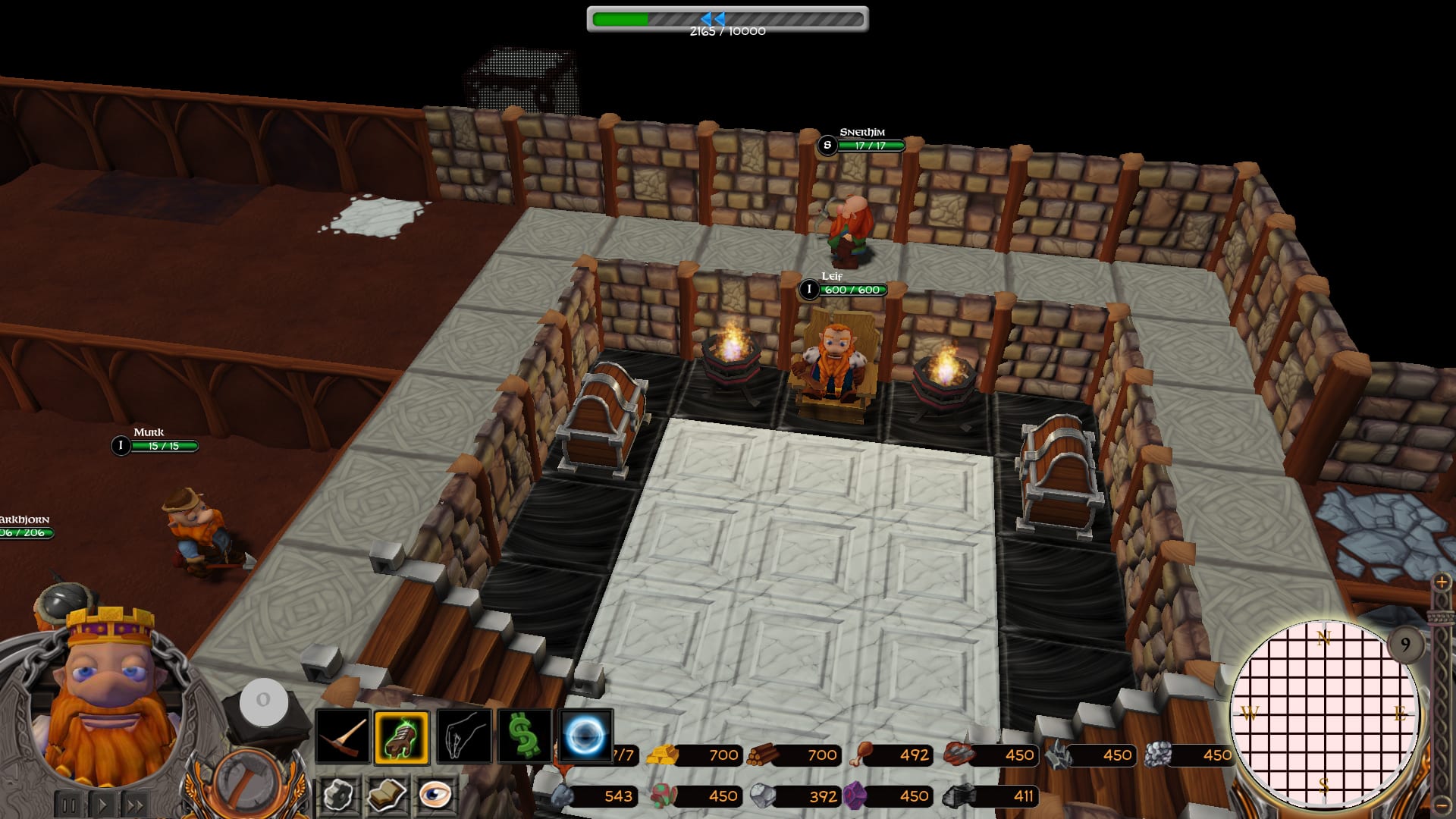Open the book journal button
Image resolution: width=1456 pixels, height=819 pixels.
387,795
